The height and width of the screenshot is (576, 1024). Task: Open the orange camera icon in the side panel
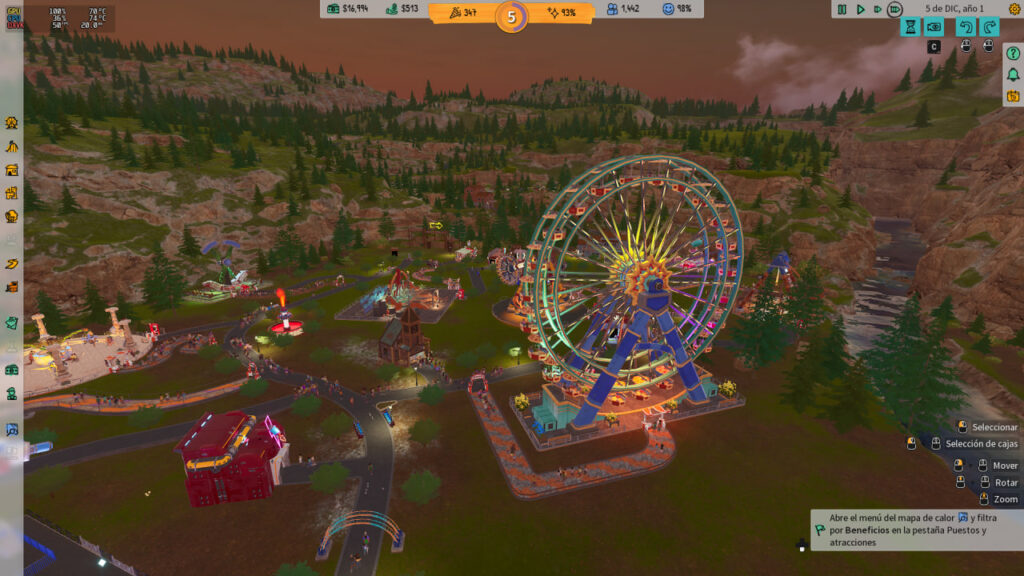[1012, 96]
